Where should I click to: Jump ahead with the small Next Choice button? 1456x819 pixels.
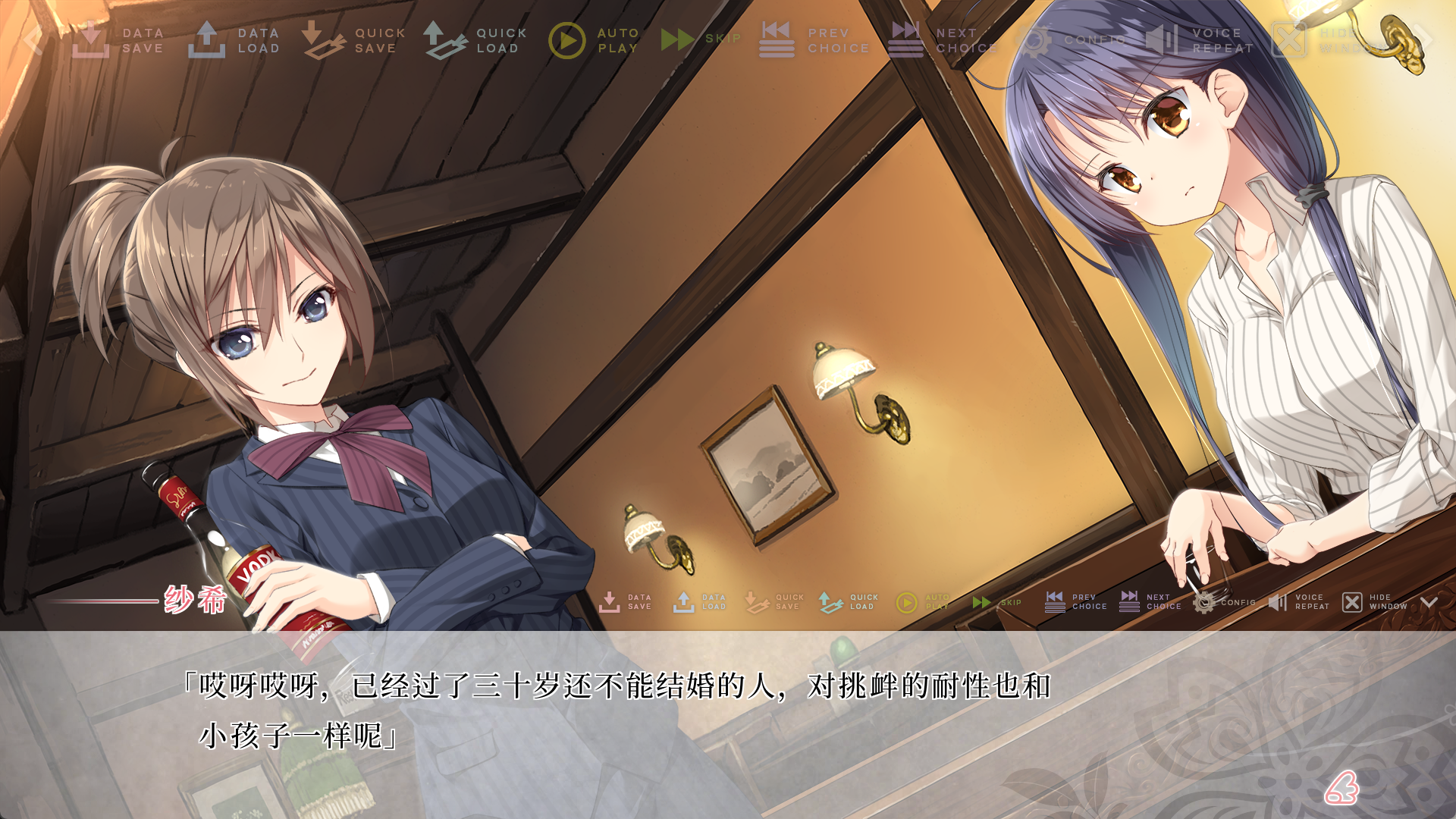[1150, 602]
